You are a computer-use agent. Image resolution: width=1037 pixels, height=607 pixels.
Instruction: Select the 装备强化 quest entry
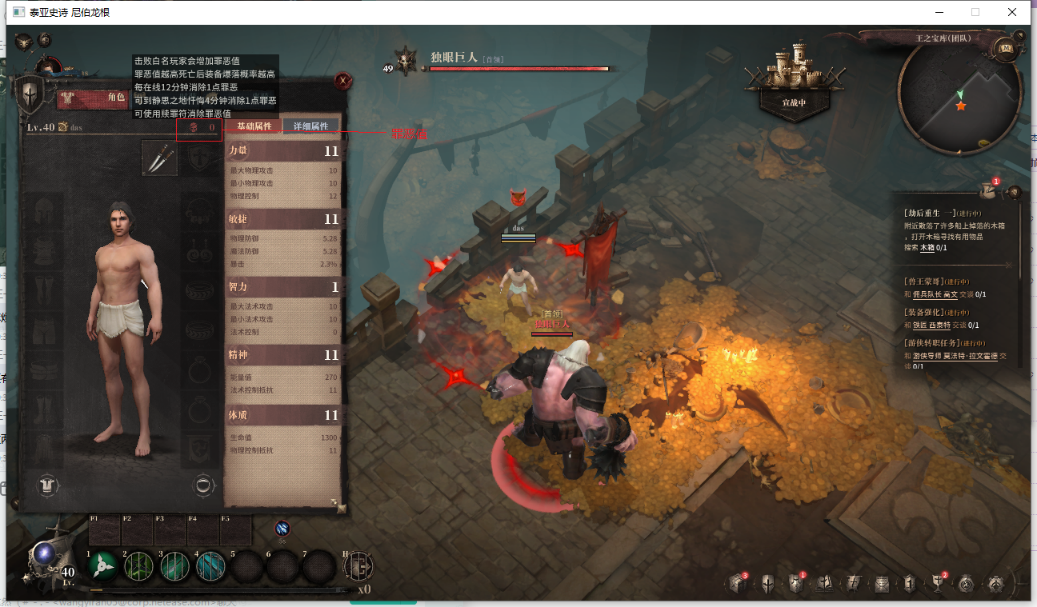(930, 312)
